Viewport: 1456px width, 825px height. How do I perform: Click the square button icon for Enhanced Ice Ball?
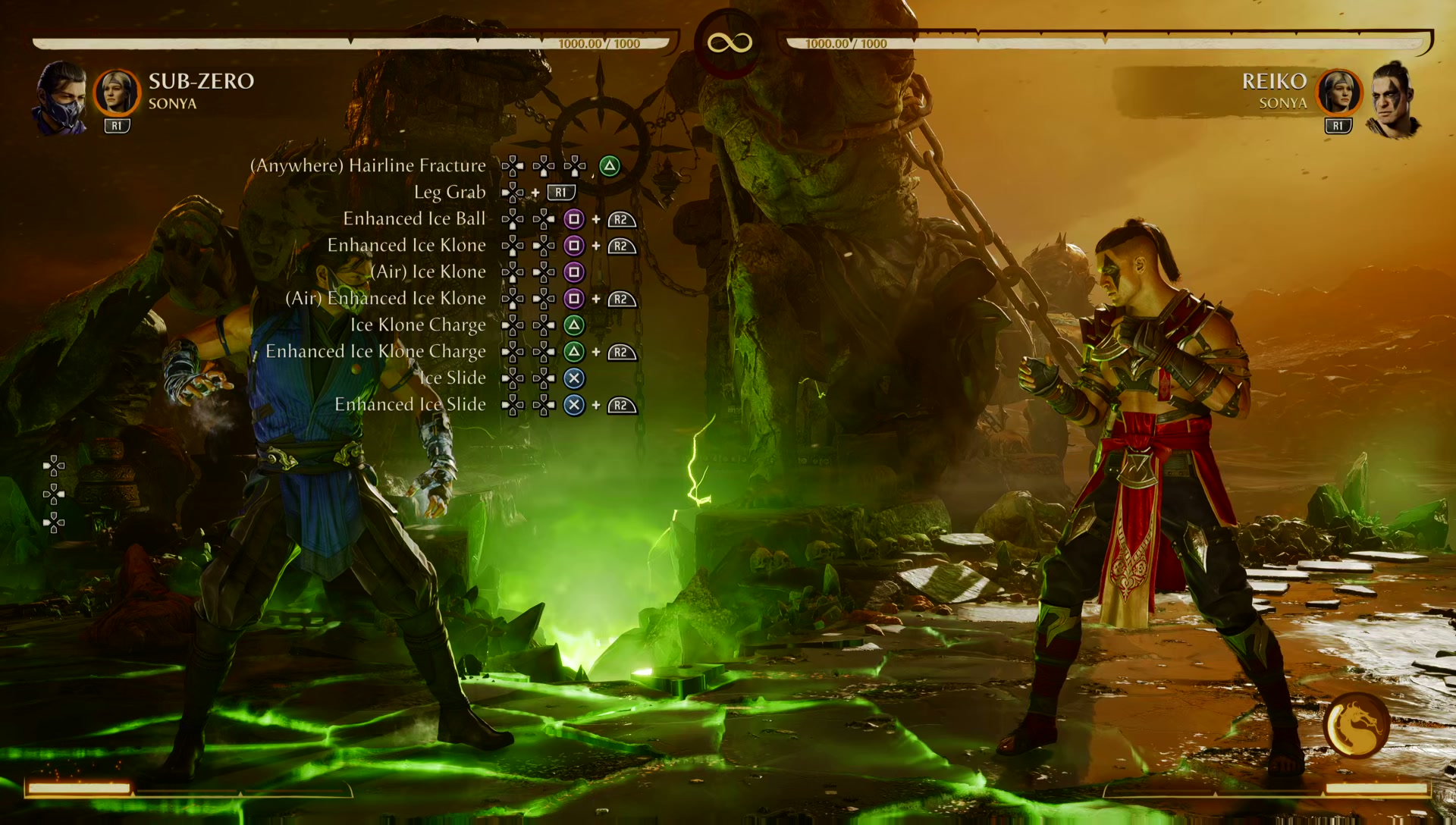(x=574, y=219)
